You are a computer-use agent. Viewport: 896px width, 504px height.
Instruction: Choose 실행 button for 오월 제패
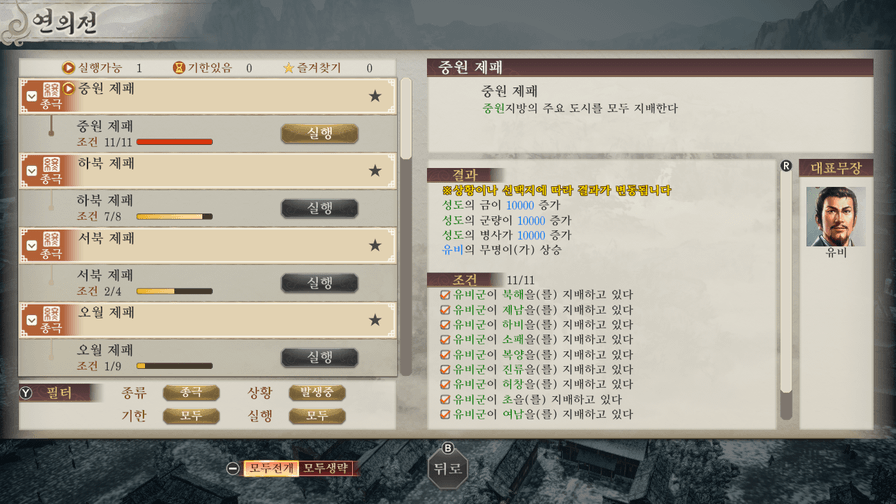319,357
